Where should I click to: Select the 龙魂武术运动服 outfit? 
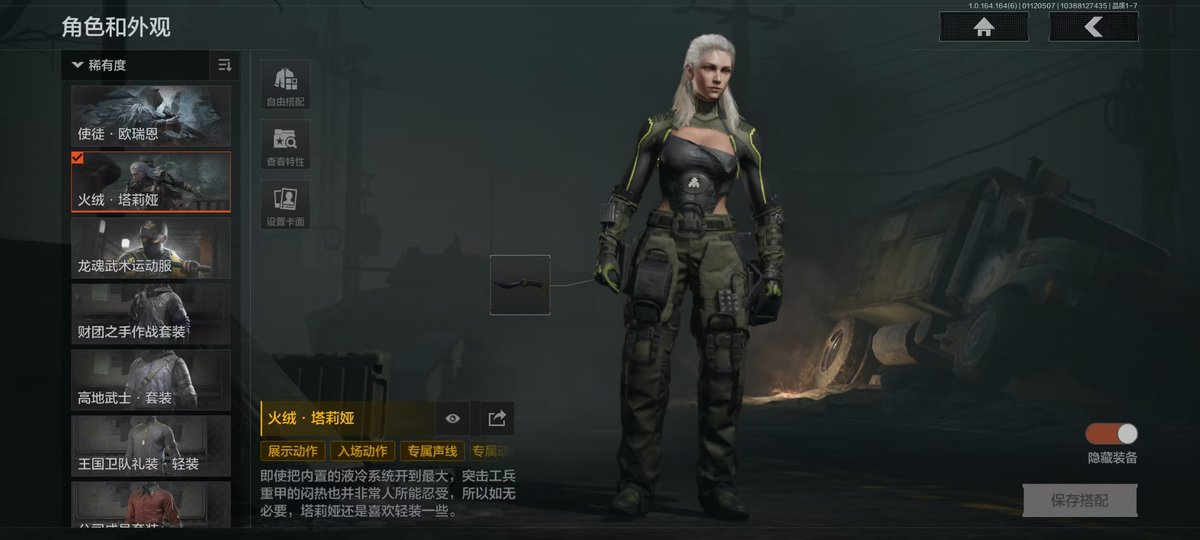(151, 248)
